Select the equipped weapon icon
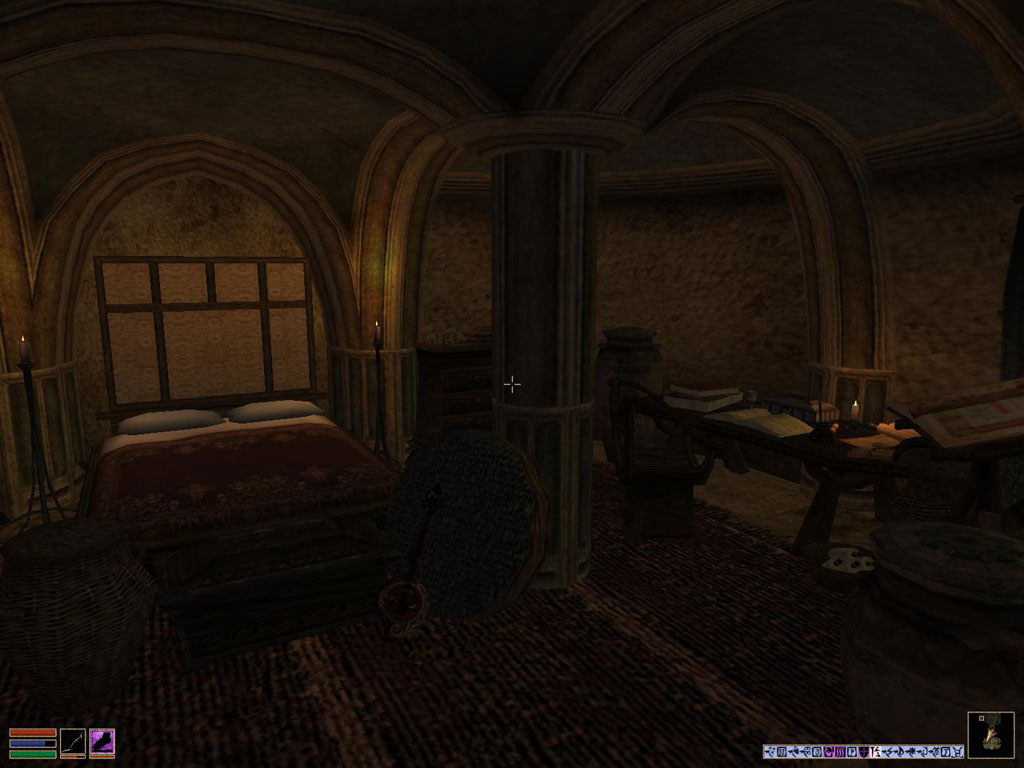Image resolution: width=1024 pixels, height=768 pixels. point(73,742)
